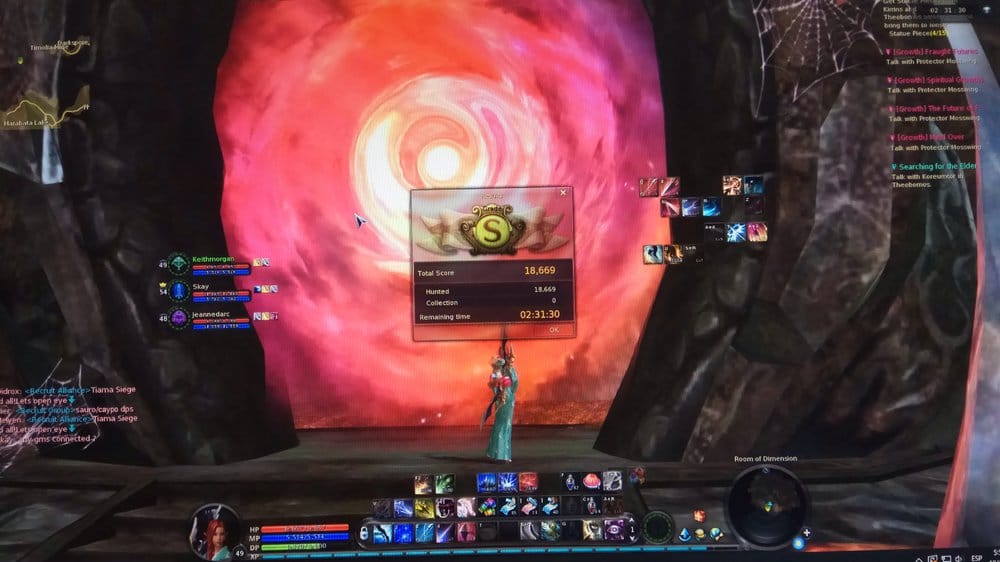Activate the rainbow cube skill

(x=486, y=507)
